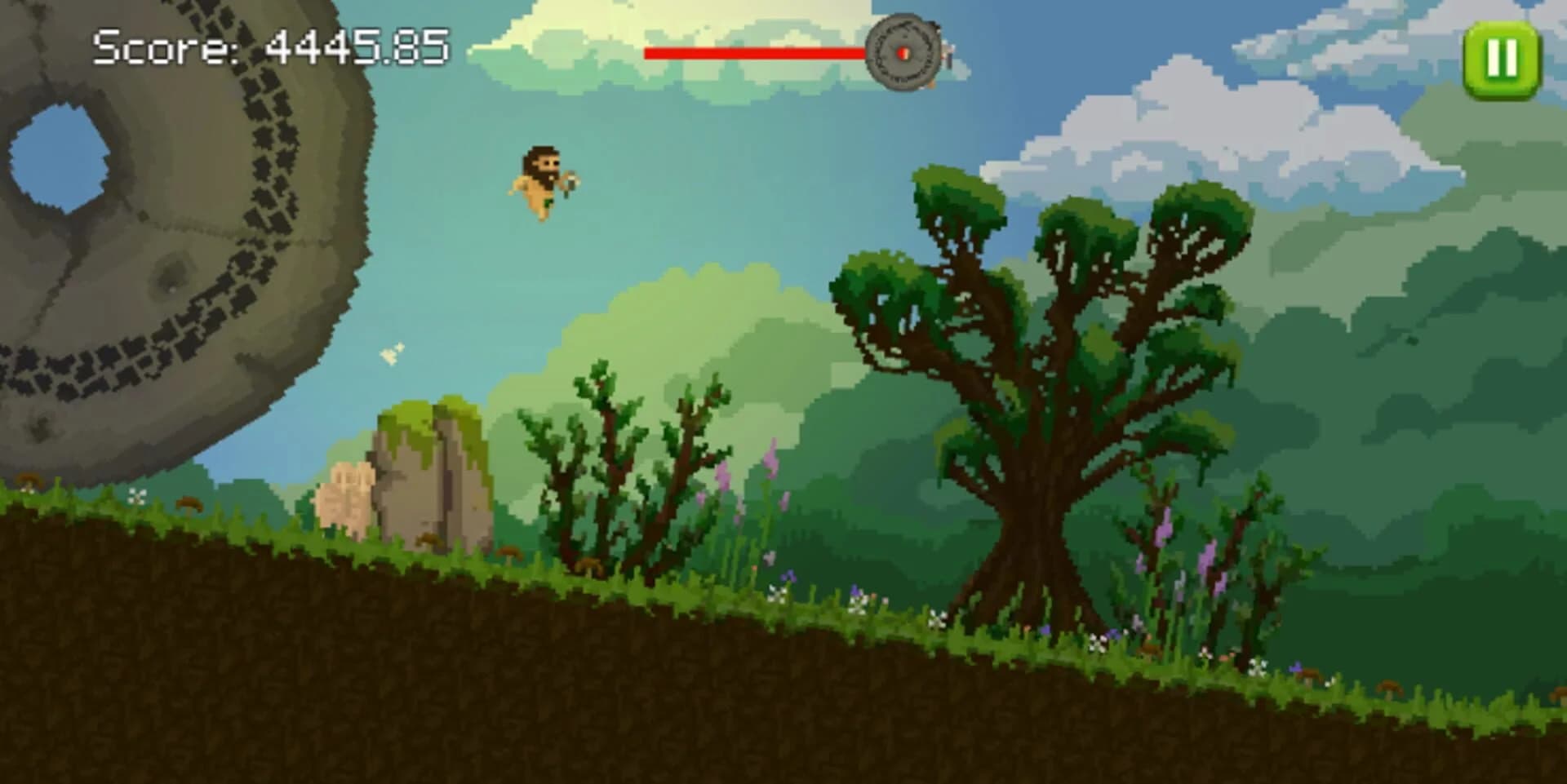Select the airborne caveman character

click(x=541, y=184)
